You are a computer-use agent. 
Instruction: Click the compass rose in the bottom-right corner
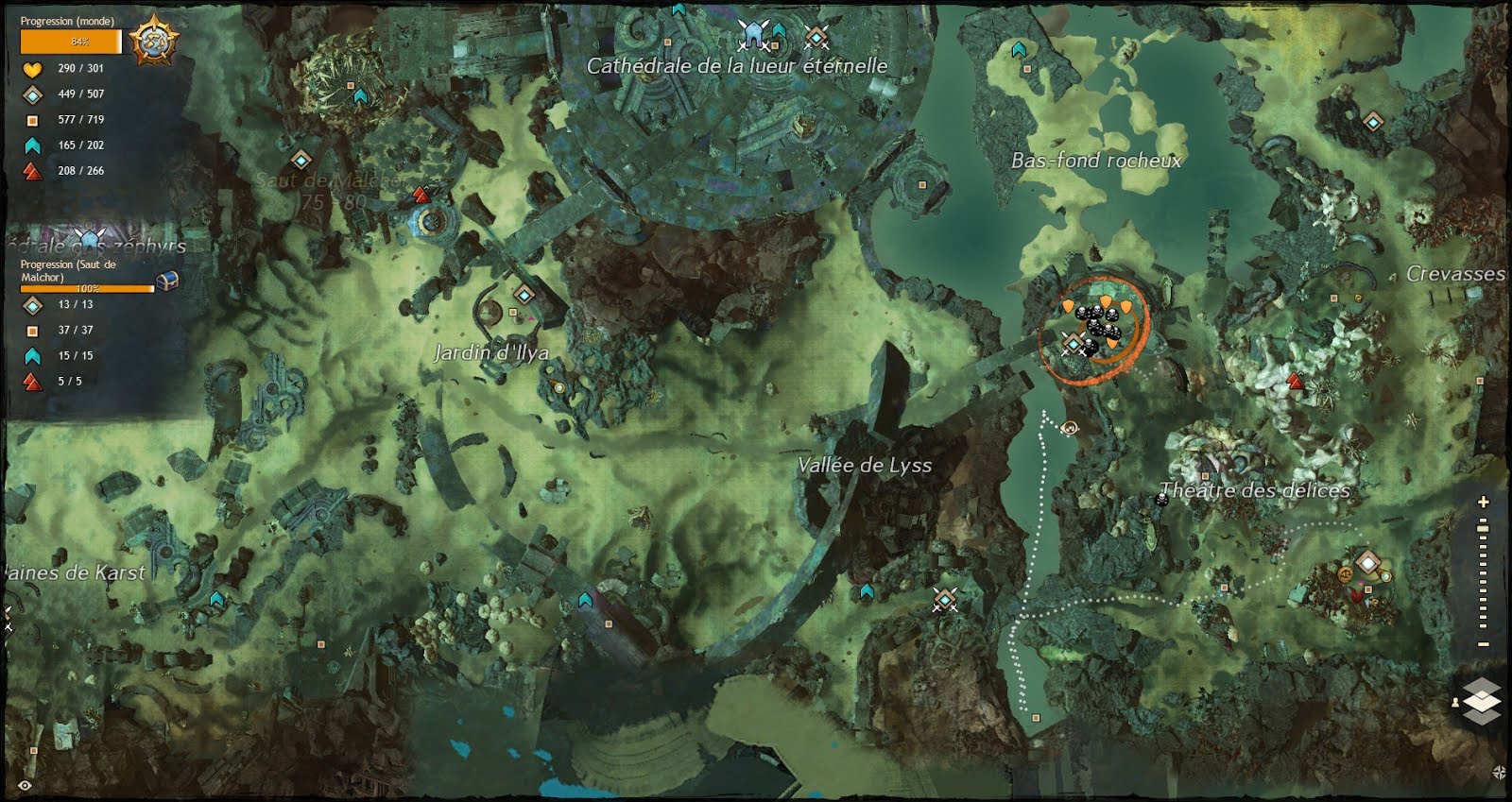tap(1499, 773)
